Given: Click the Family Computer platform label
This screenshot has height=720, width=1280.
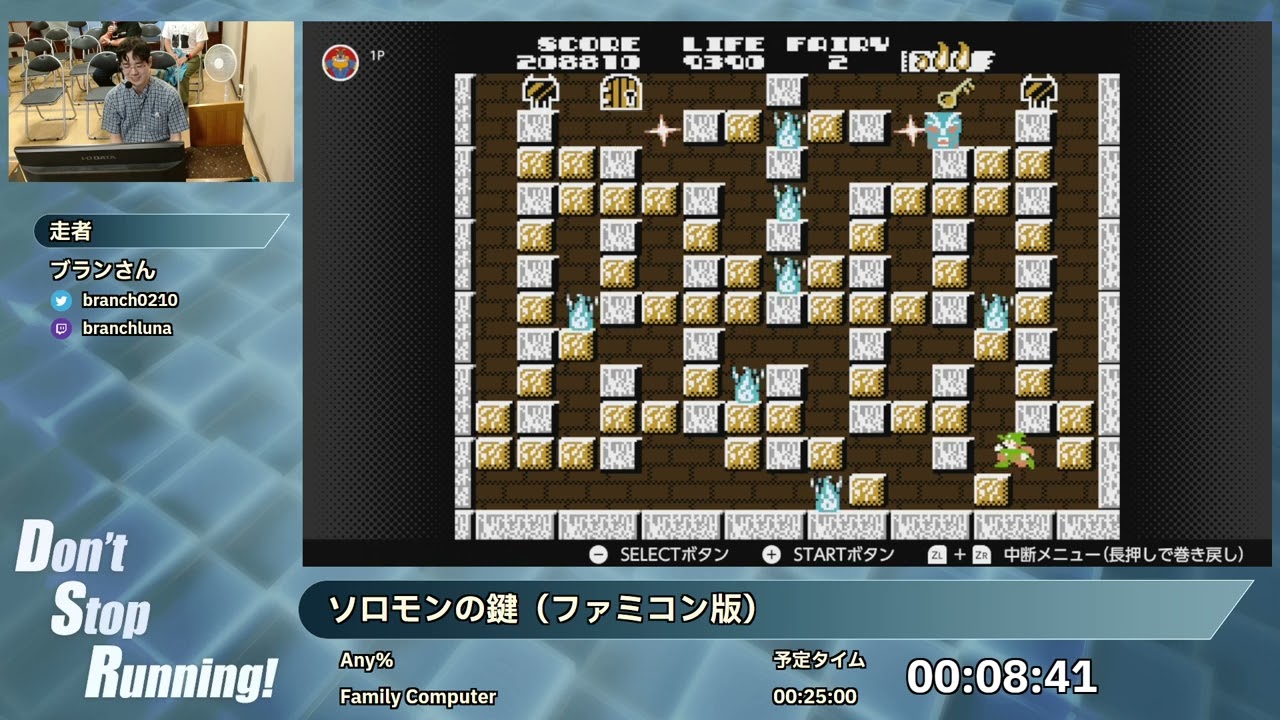Looking at the screenshot, I should point(416,697).
